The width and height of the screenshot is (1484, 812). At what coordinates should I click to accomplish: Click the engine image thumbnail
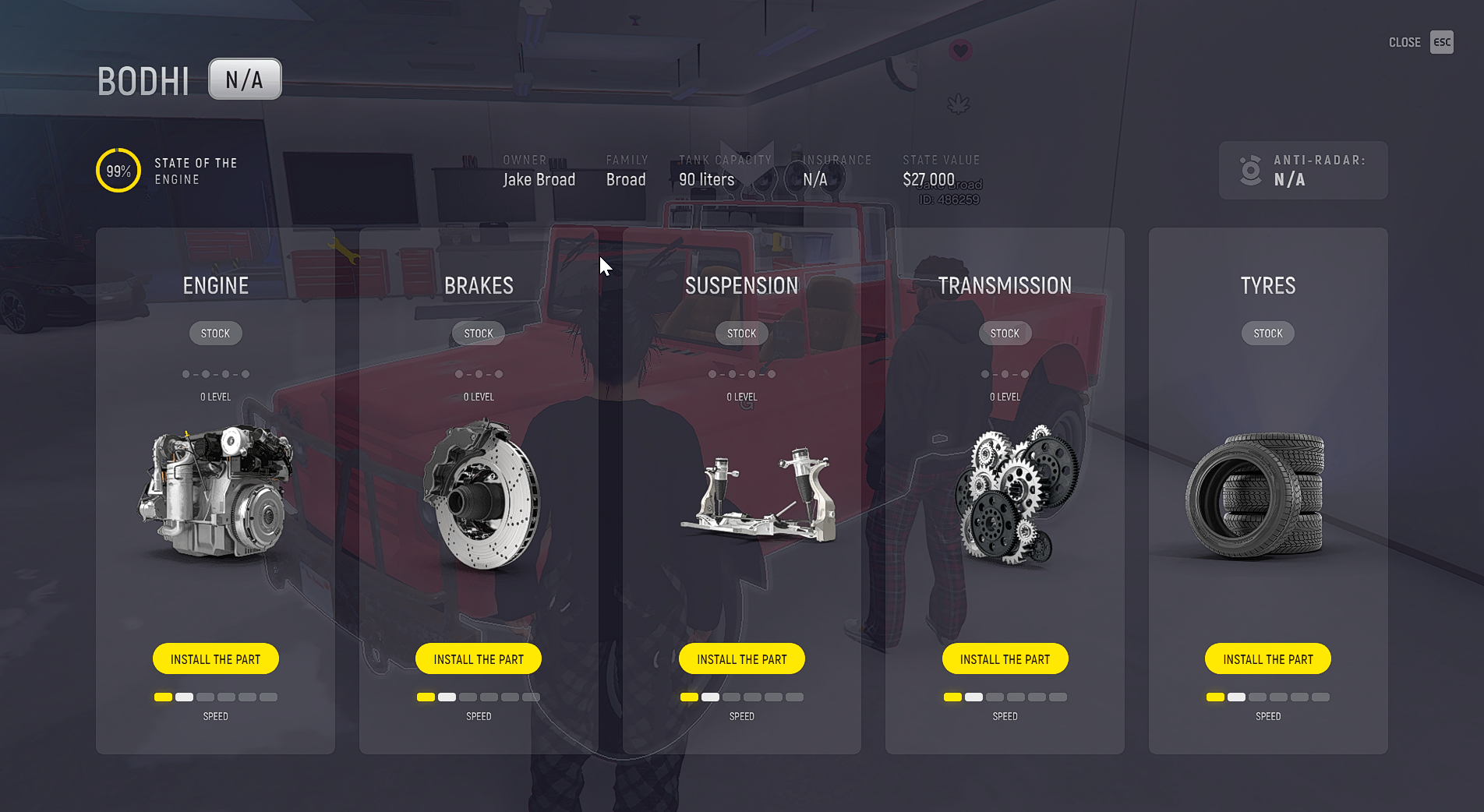click(215, 491)
